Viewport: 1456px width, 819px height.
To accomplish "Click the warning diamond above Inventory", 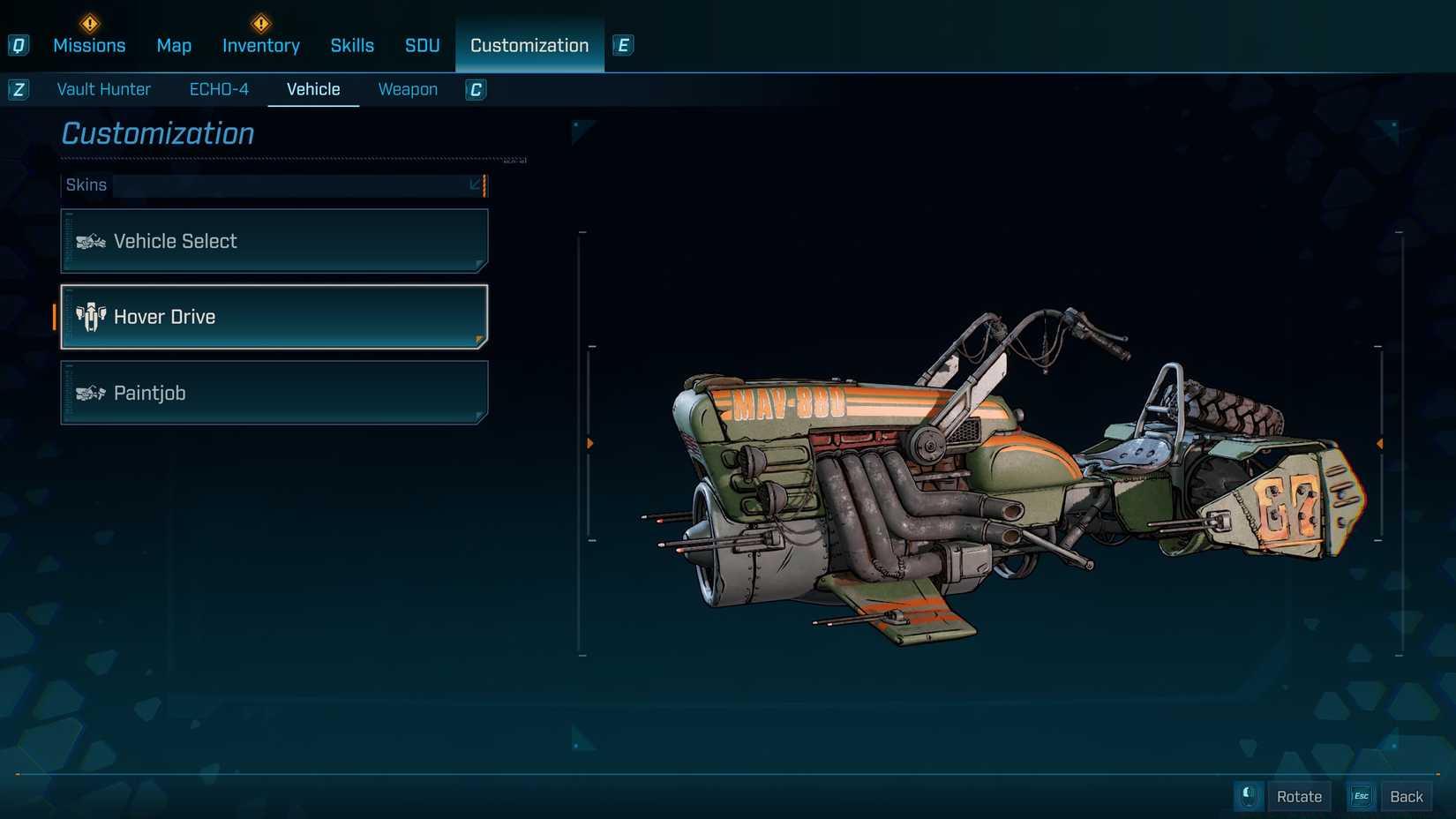I will [x=260, y=23].
